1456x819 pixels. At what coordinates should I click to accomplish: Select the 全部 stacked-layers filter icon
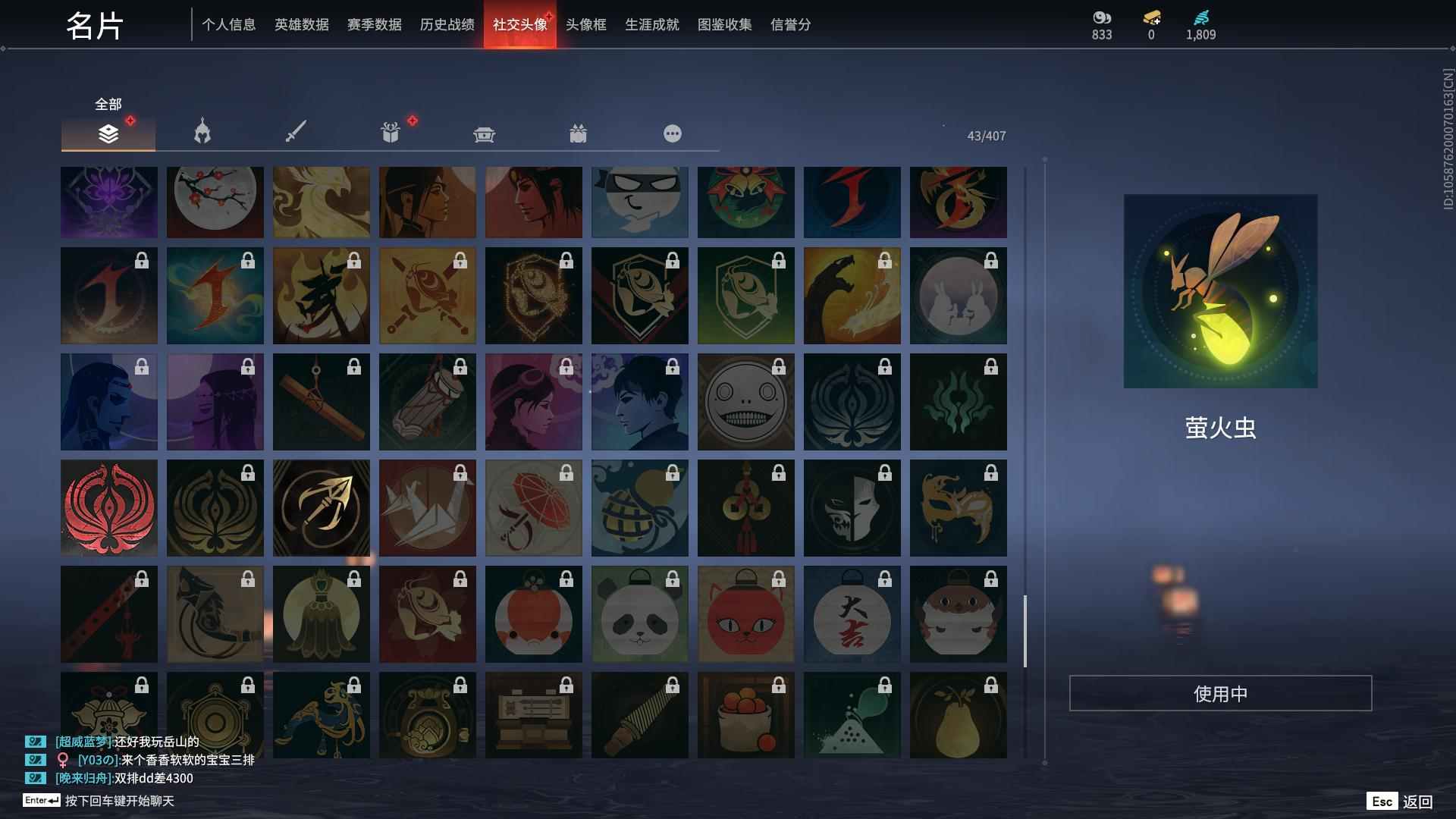tap(108, 133)
